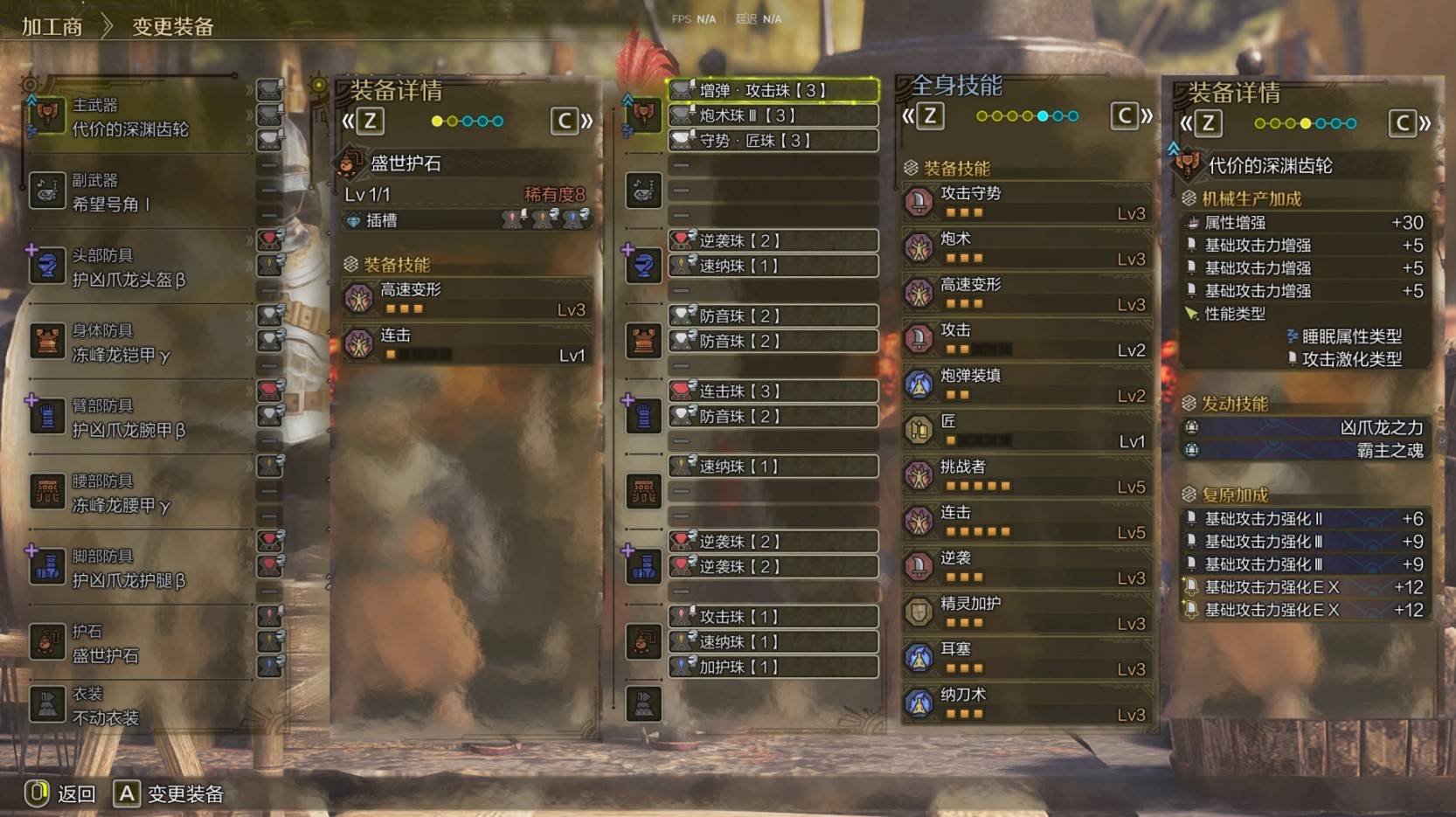
Task: Choose the 高速变形 skill in charm details
Action: 467,298
